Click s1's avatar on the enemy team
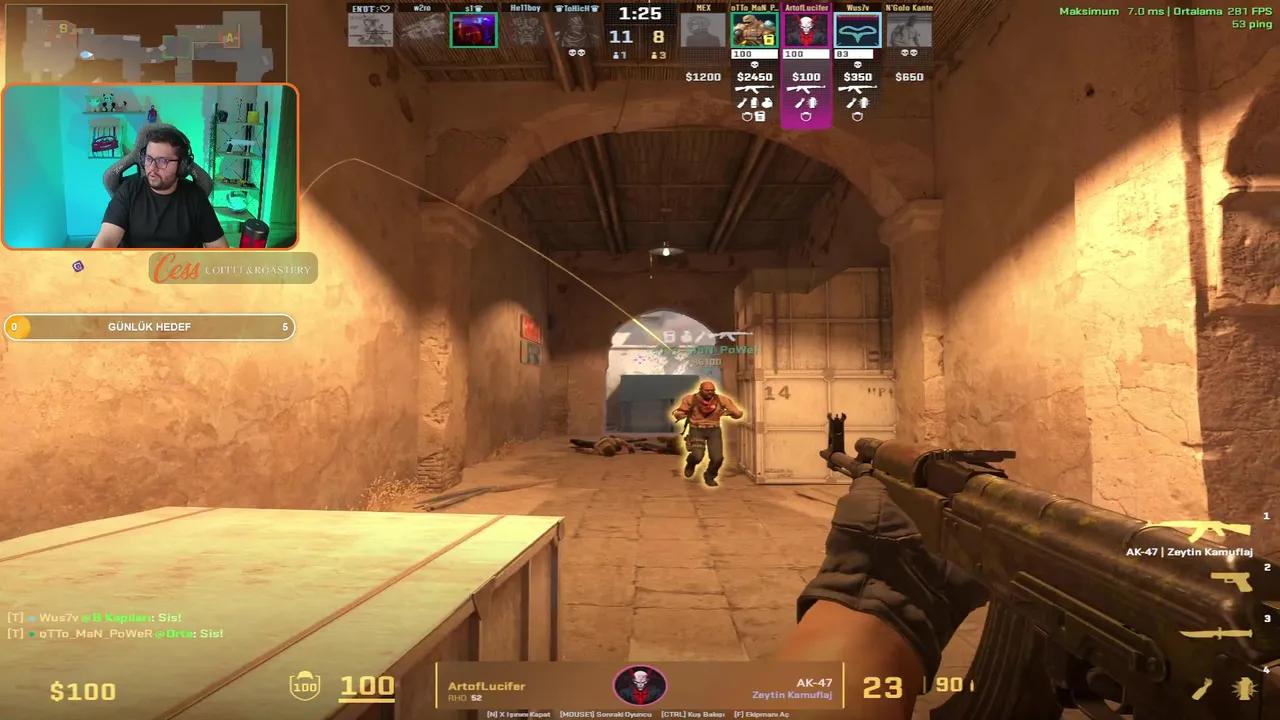 pyautogui.click(x=473, y=30)
